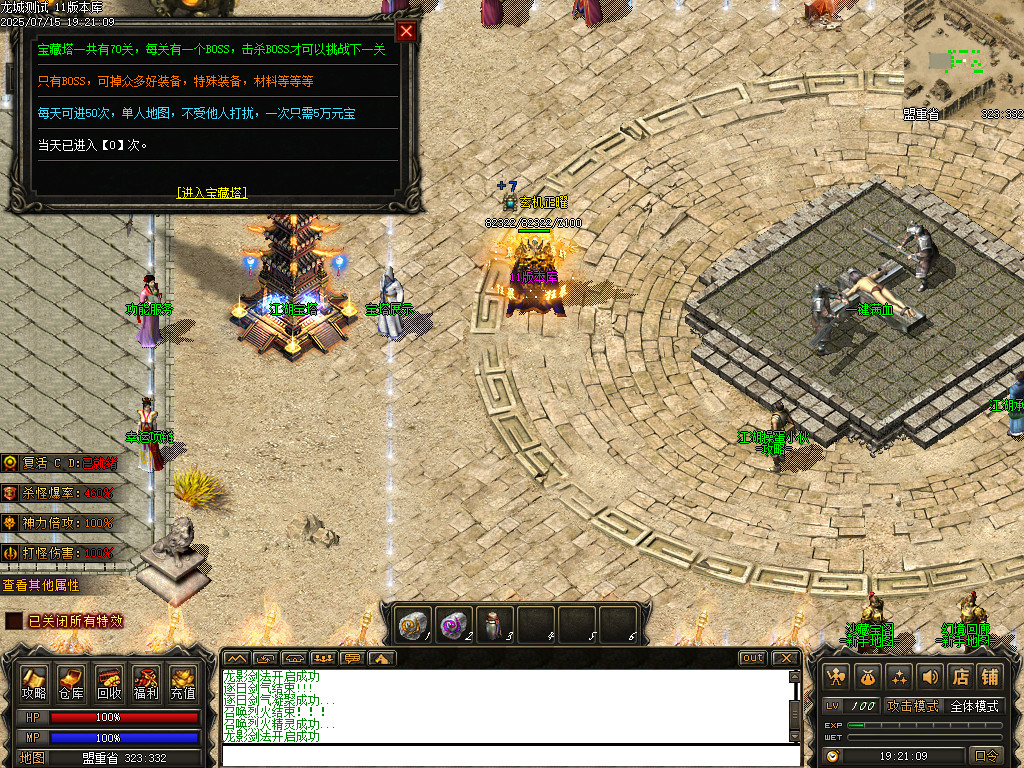
Task: Open the 充值 recharge panel
Action: 183,682
